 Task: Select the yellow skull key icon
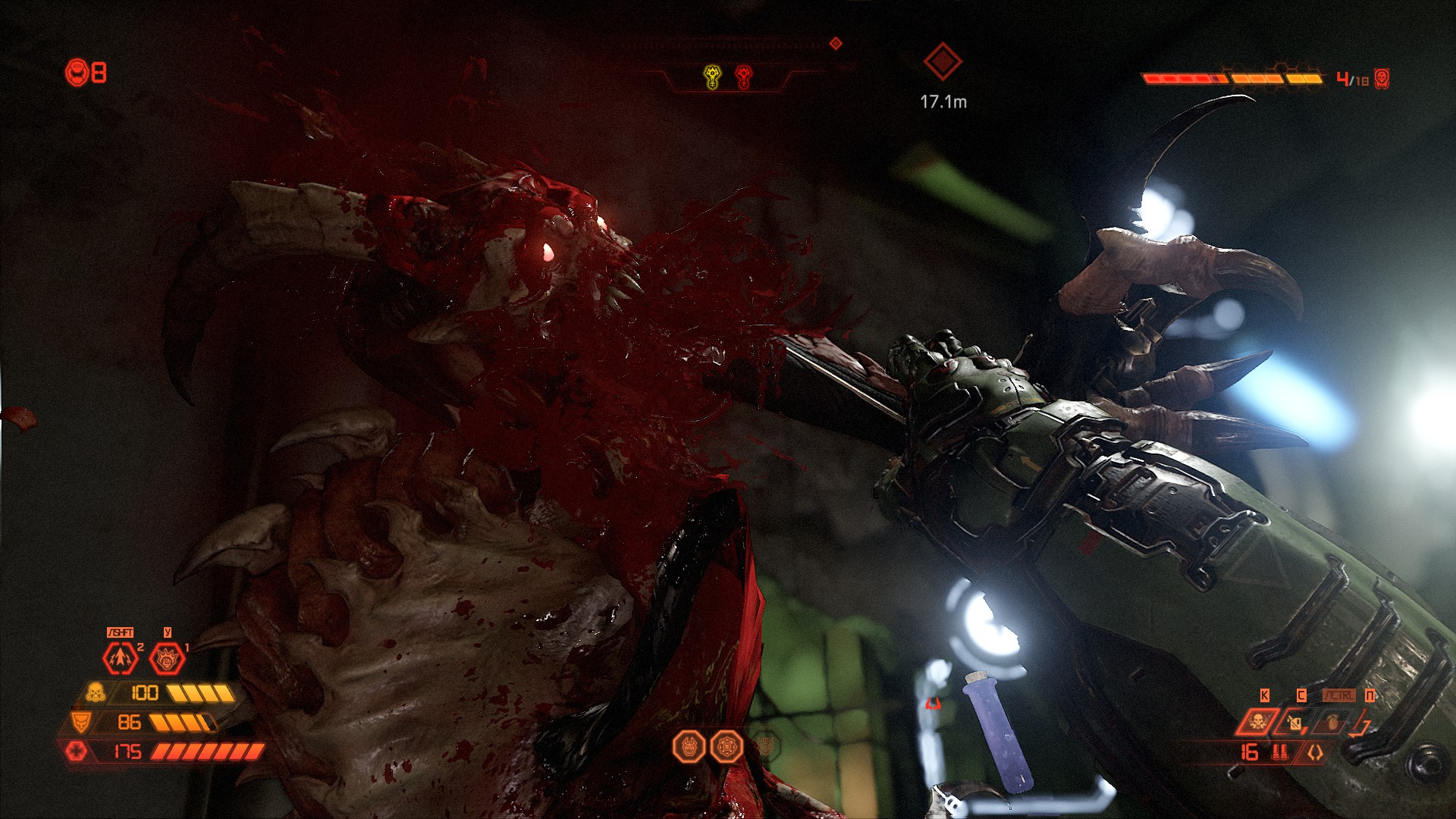tap(712, 77)
